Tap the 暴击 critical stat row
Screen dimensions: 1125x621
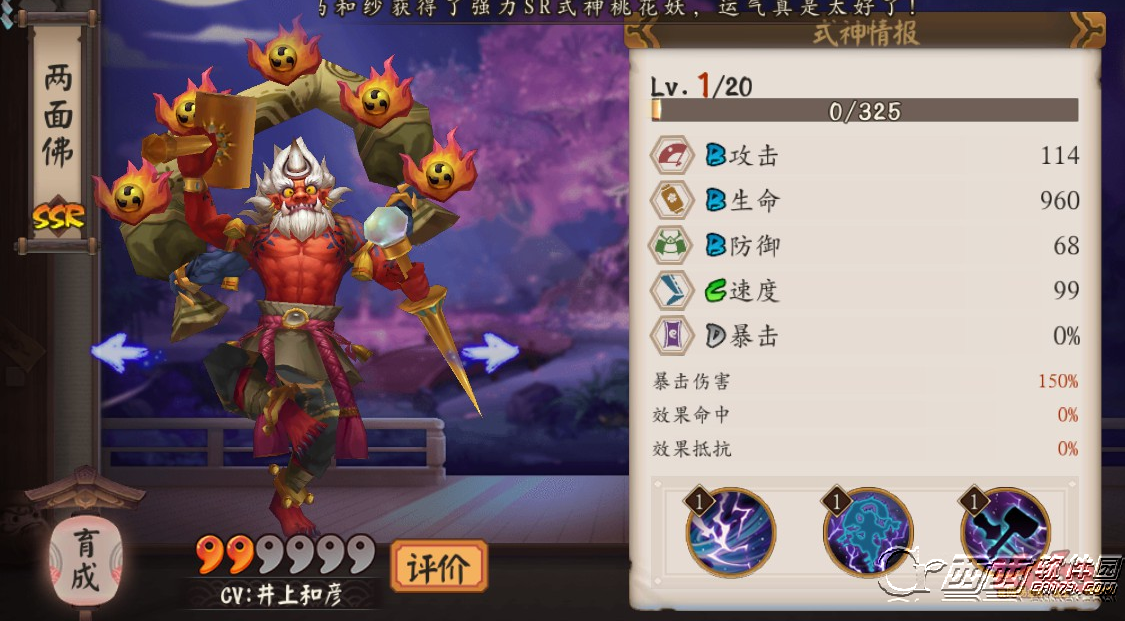pos(865,336)
